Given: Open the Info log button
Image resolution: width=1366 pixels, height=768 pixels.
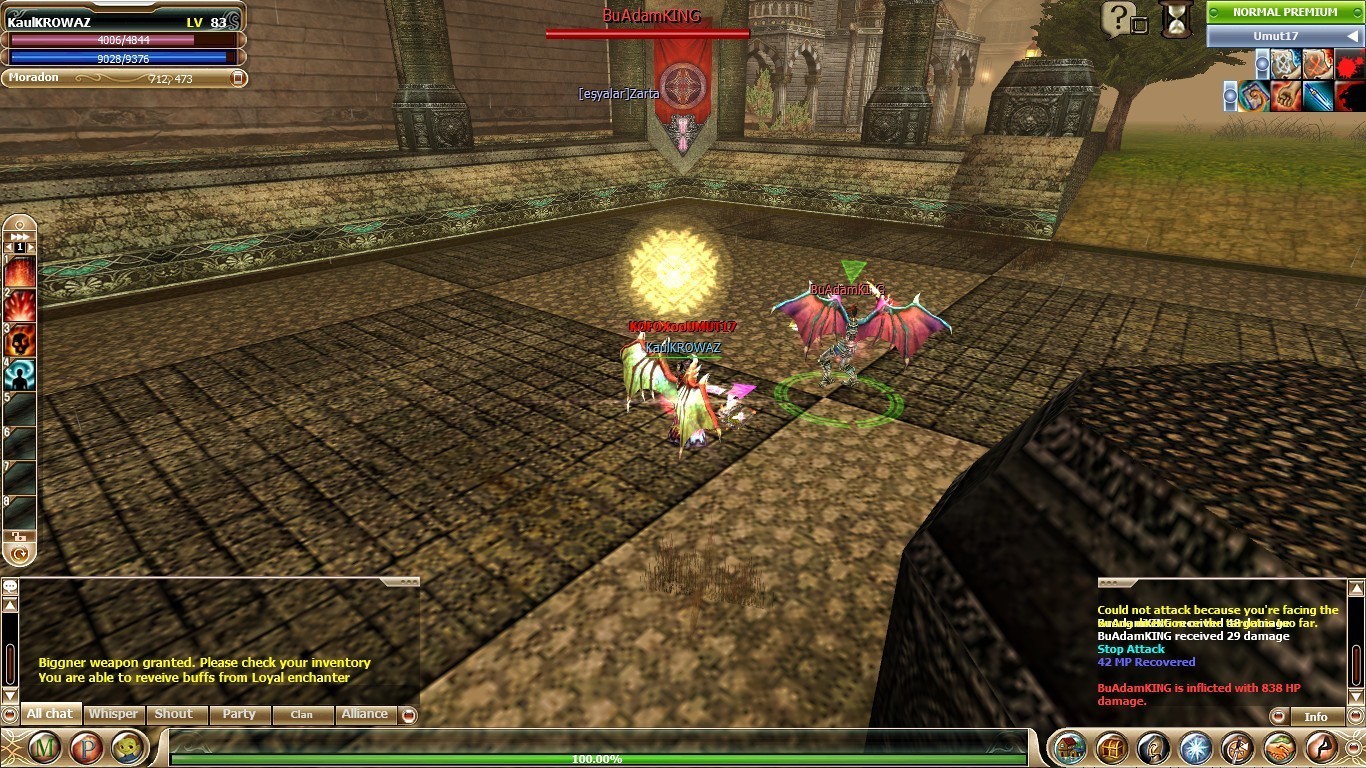Looking at the screenshot, I should click(1316, 716).
